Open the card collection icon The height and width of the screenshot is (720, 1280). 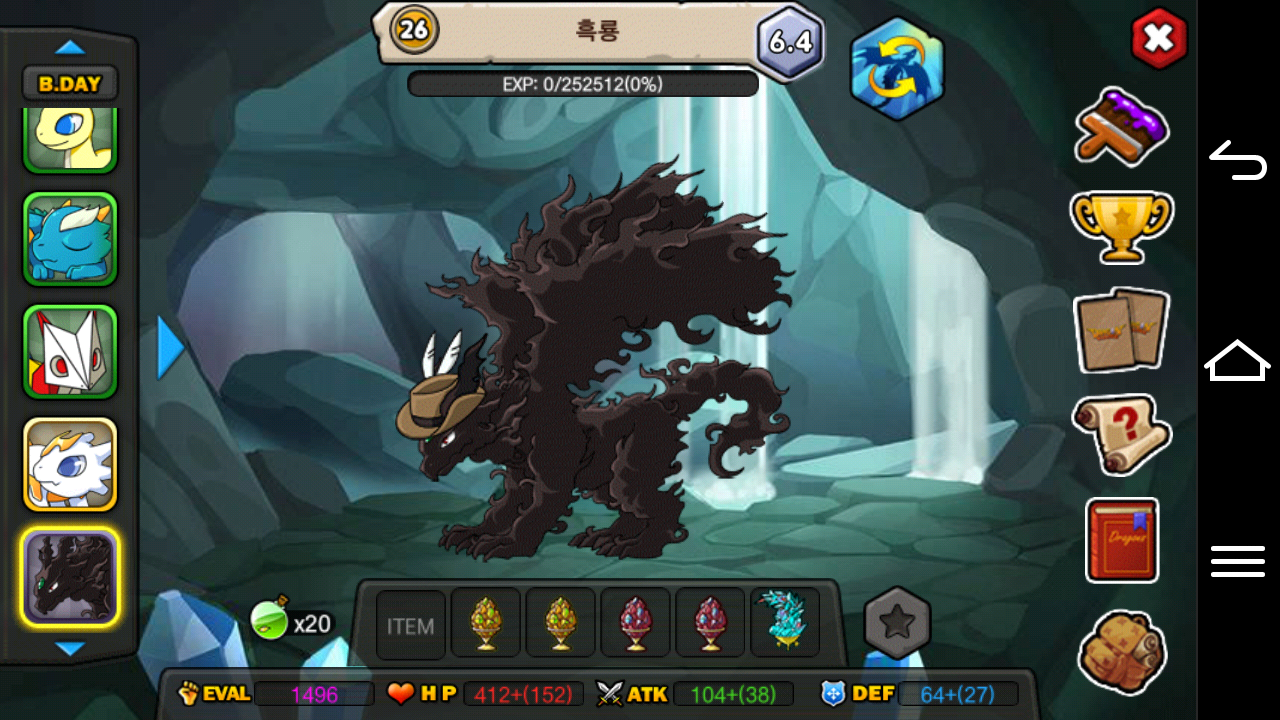[1121, 329]
